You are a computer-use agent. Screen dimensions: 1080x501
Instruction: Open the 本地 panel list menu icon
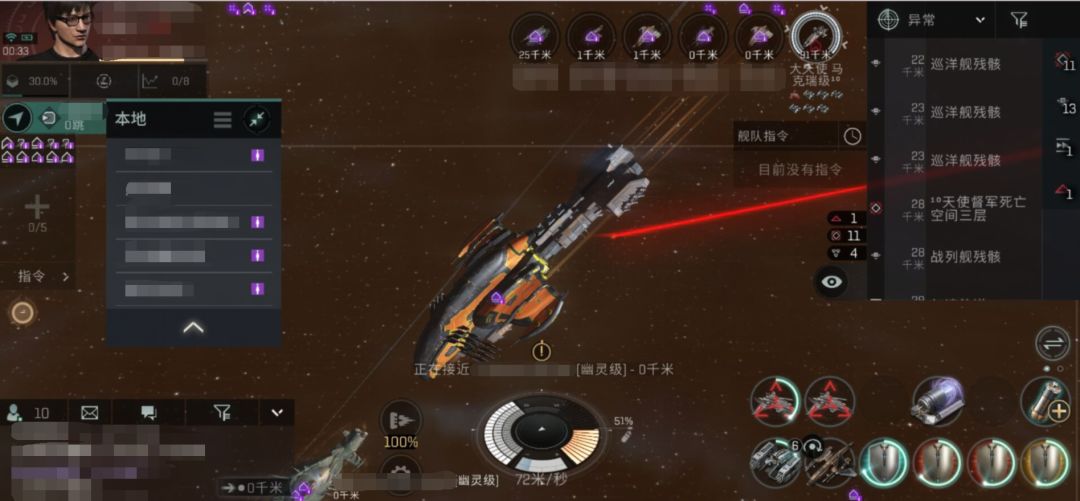[x=222, y=120]
